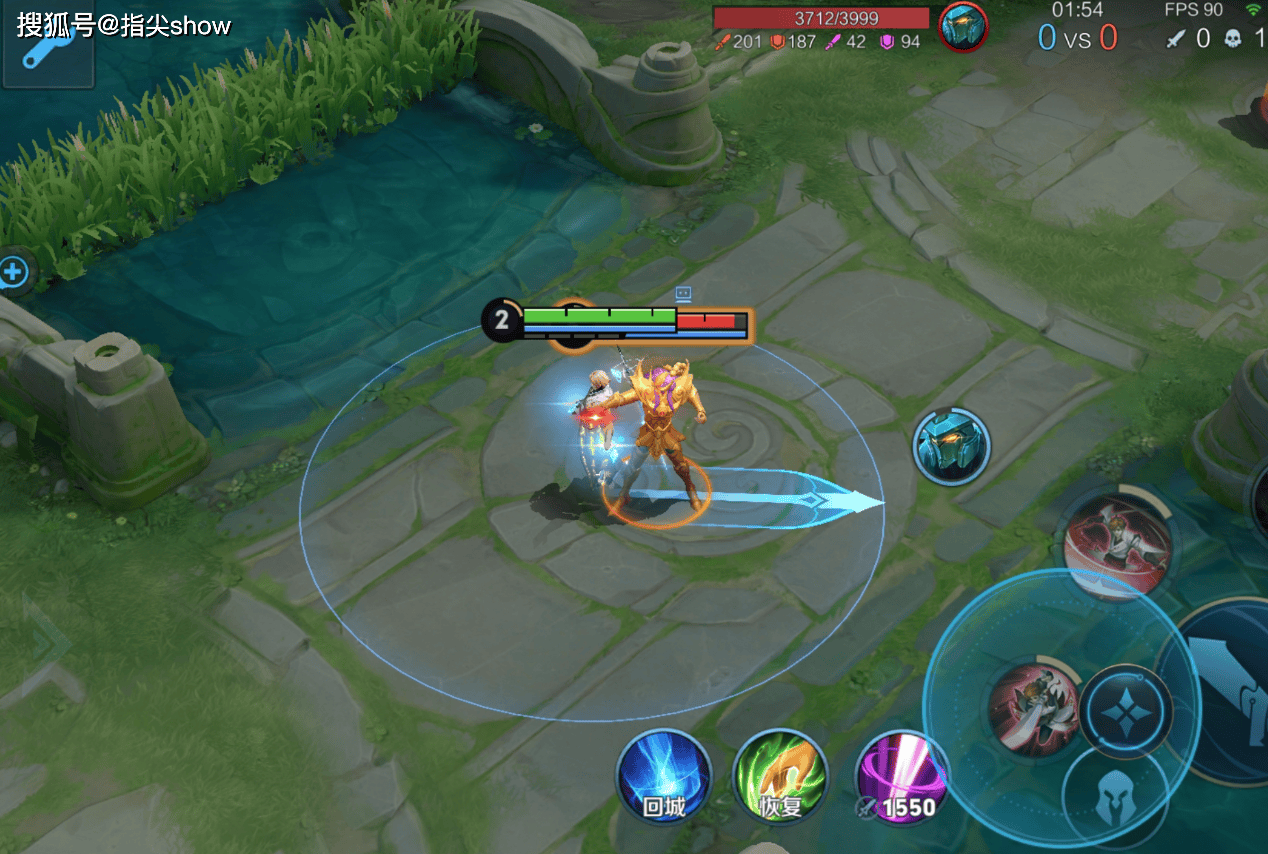
Task: Cast the lower red sword-slash skill
Action: click(x=1035, y=707)
